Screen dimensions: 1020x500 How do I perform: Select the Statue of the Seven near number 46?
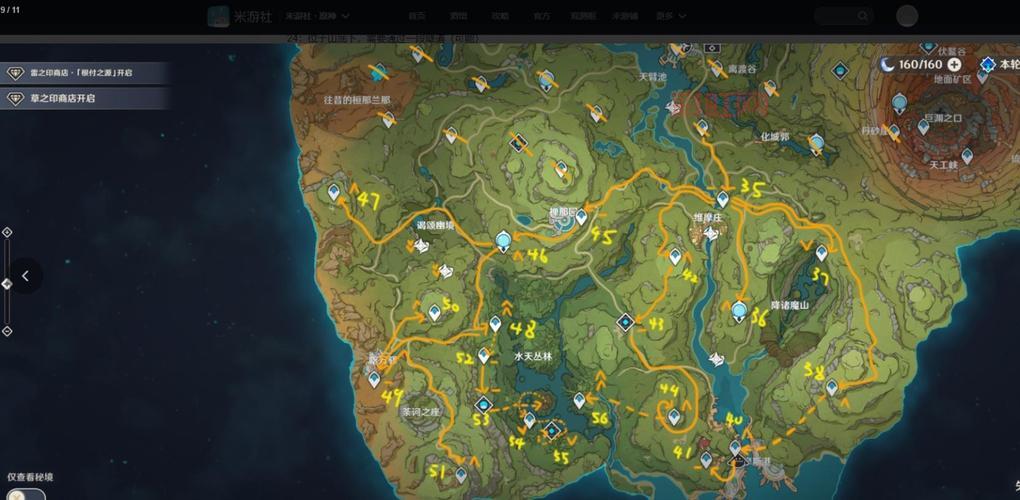click(x=504, y=241)
